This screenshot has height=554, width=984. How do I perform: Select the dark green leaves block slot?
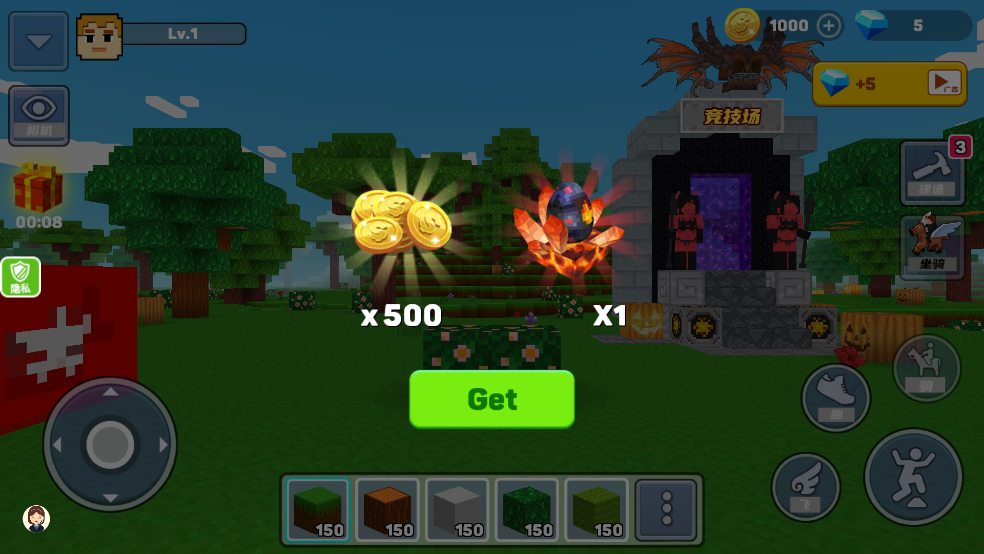point(527,509)
